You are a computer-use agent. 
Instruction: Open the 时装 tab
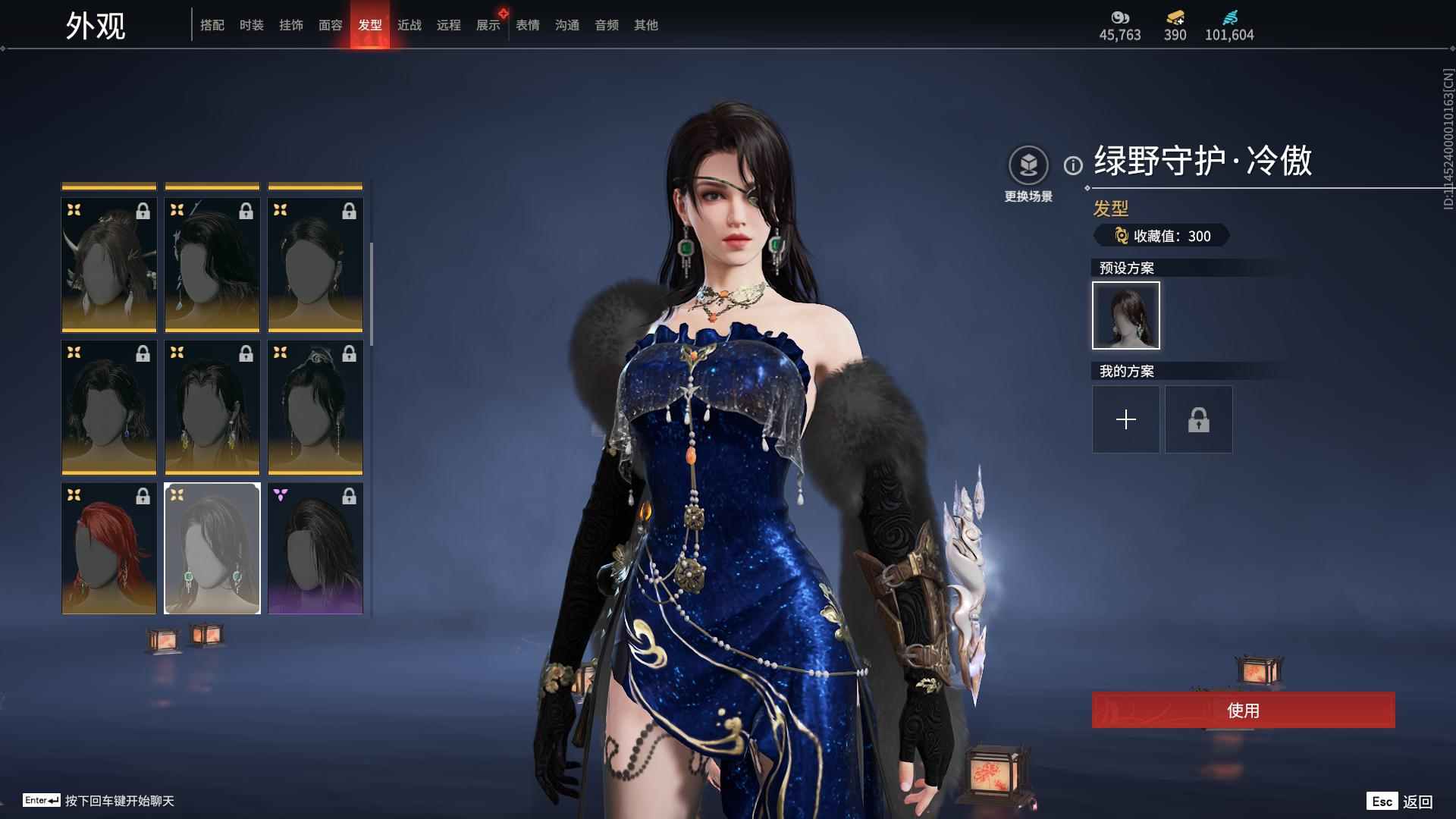(252, 25)
